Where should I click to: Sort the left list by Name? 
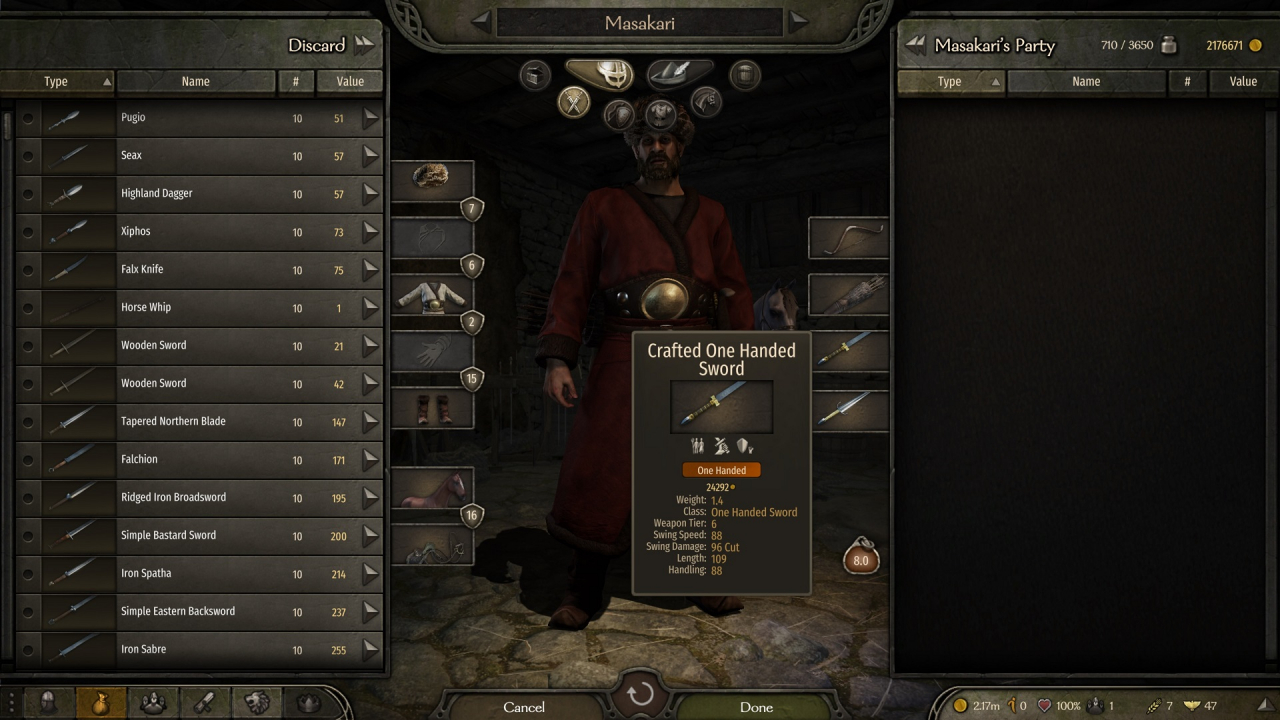pyautogui.click(x=195, y=82)
